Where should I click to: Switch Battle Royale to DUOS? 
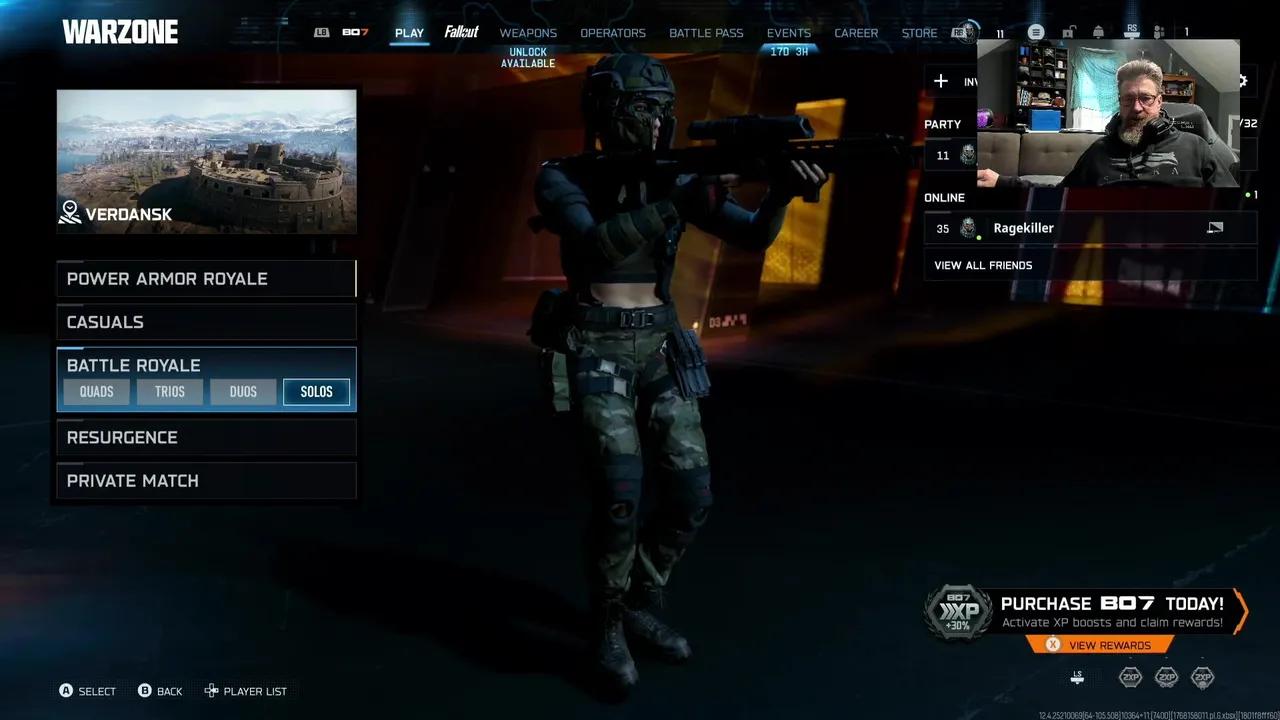click(x=242, y=392)
